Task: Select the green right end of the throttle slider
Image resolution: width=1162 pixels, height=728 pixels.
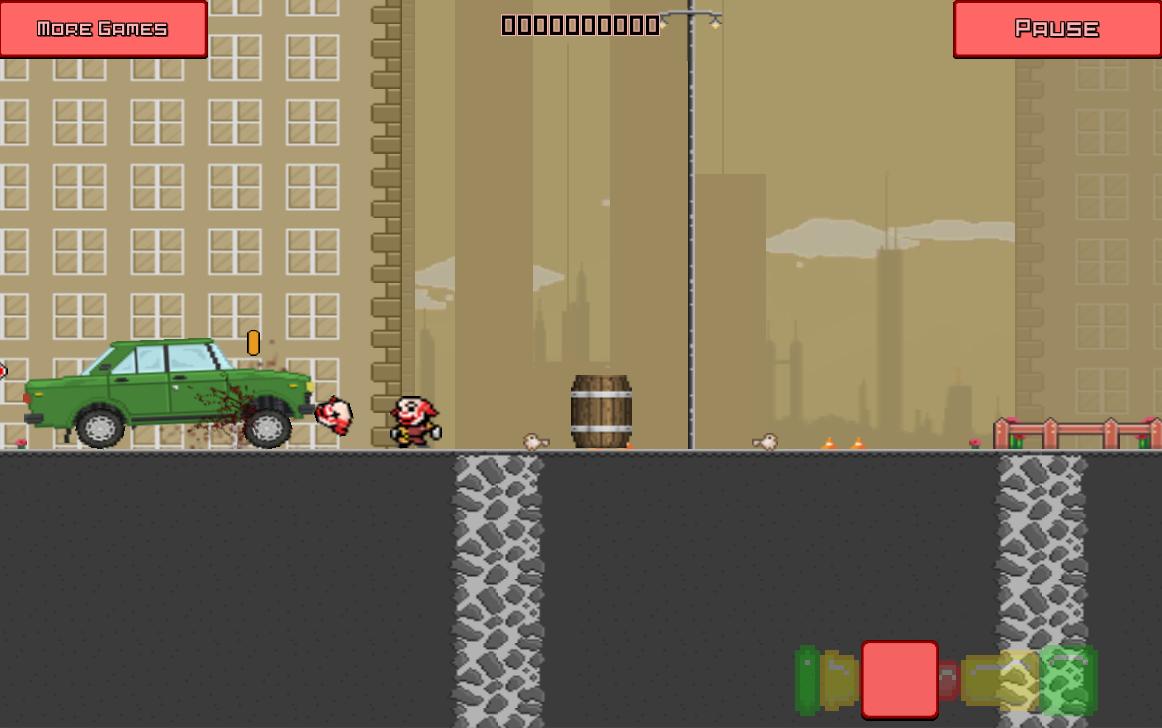Action: click(x=1069, y=681)
